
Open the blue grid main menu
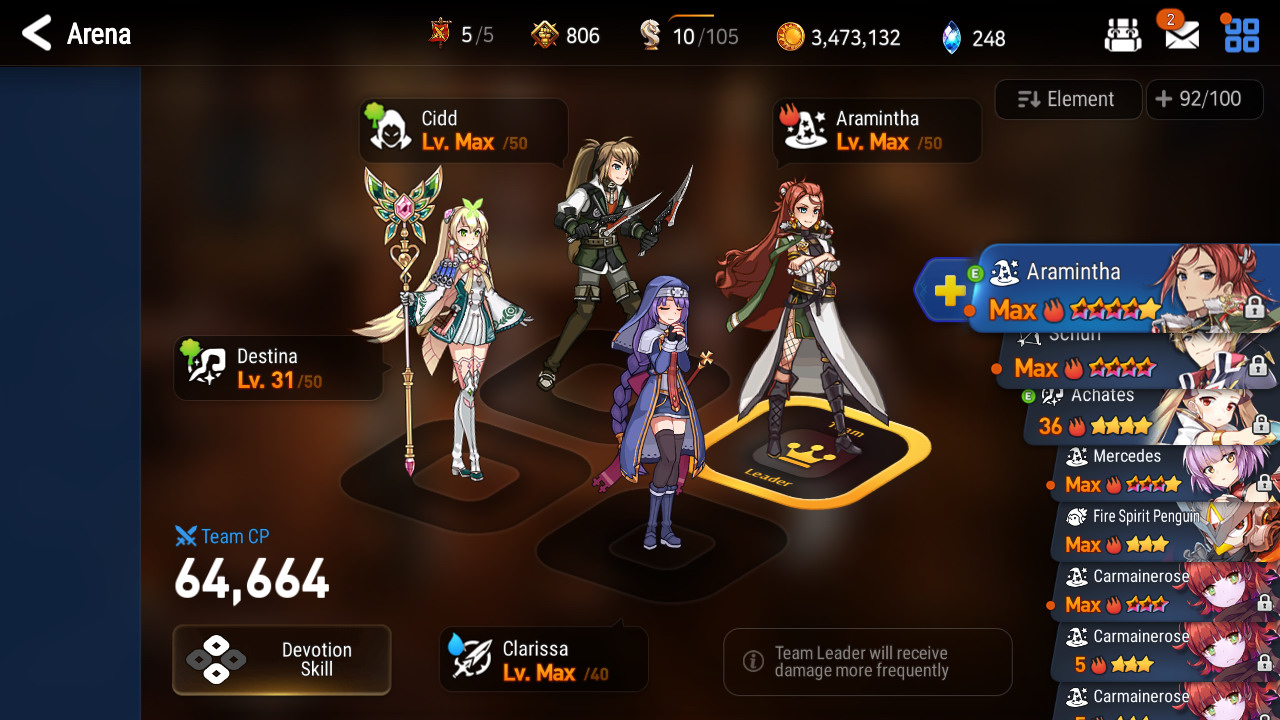[x=1242, y=35]
